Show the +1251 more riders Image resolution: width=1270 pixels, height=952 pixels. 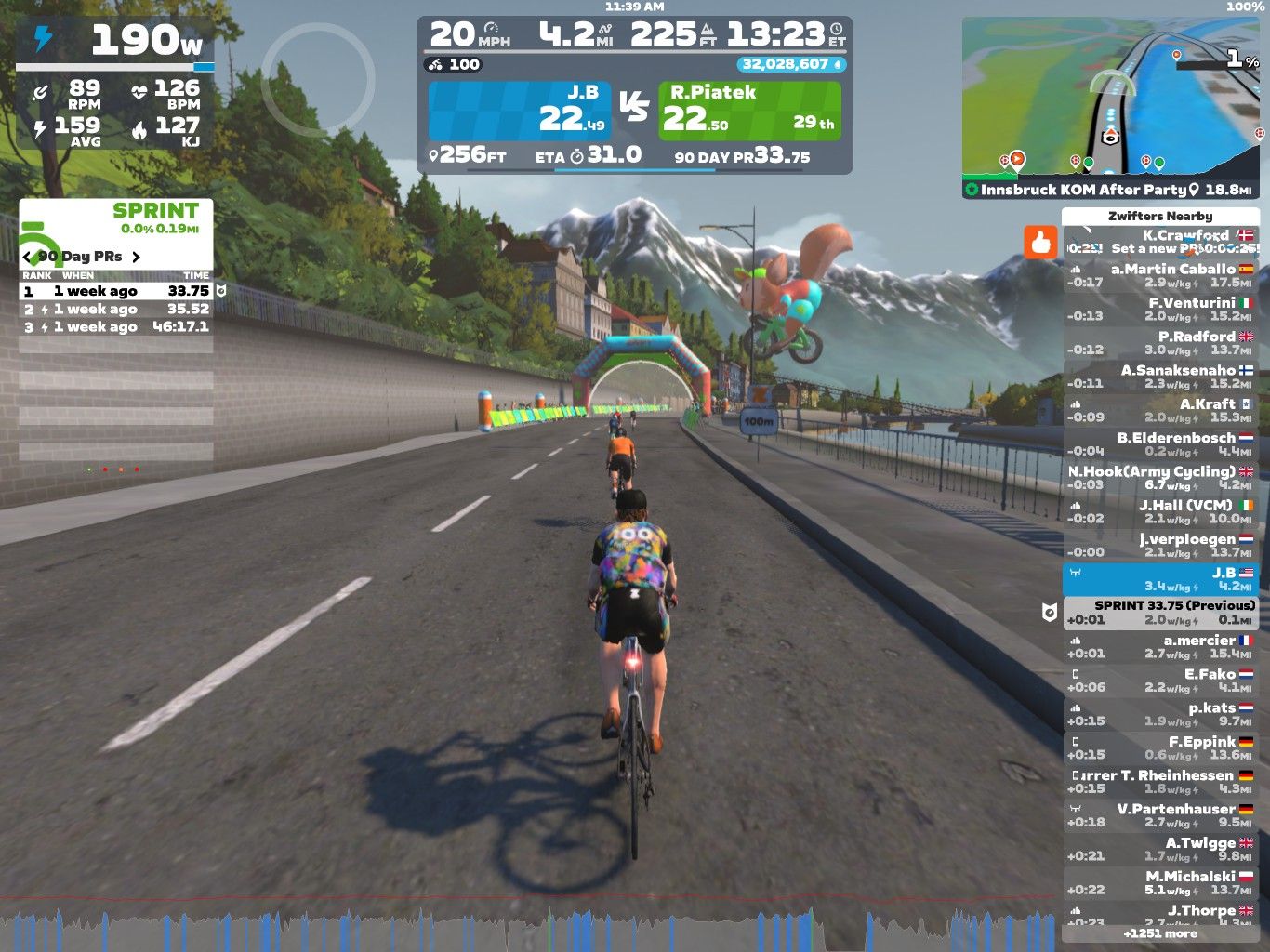pos(1159,933)
